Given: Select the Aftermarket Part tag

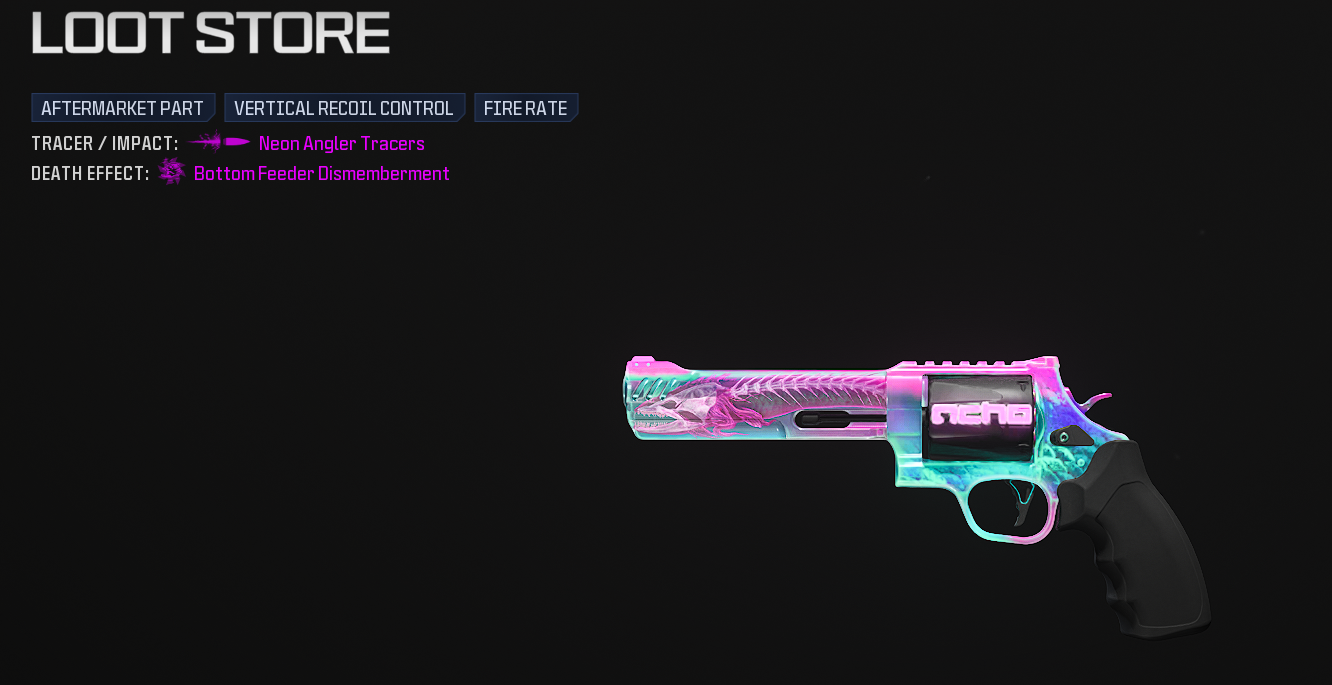Looking at the screenshot, I should [122, 108].
